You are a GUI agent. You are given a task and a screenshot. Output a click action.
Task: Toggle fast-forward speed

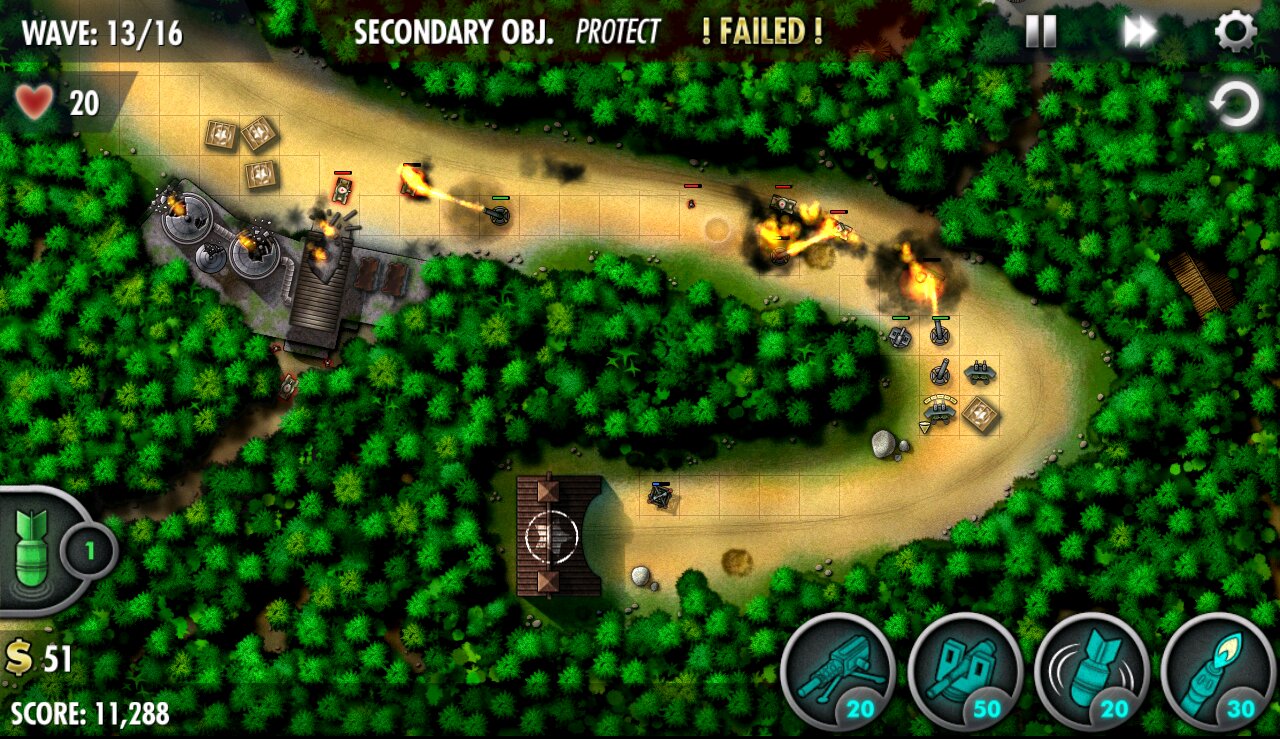(1139, 32)
